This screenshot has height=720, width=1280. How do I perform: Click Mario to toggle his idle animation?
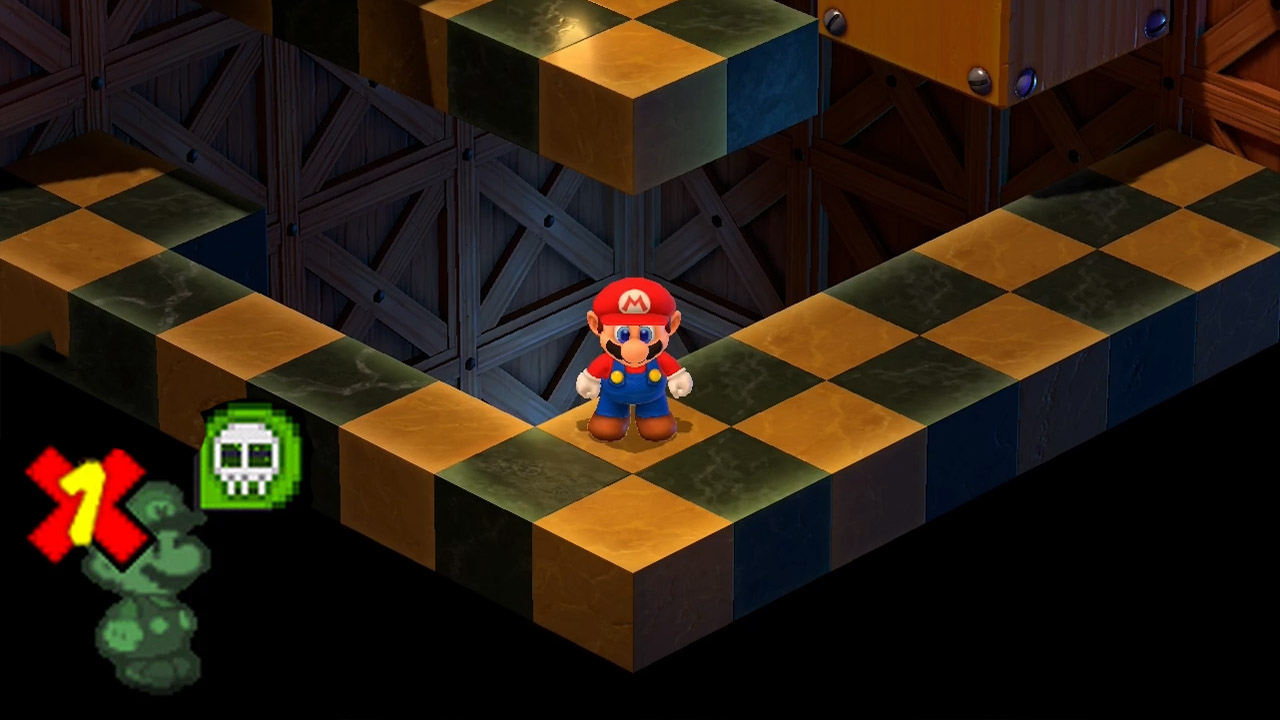(x=630, y=370)
